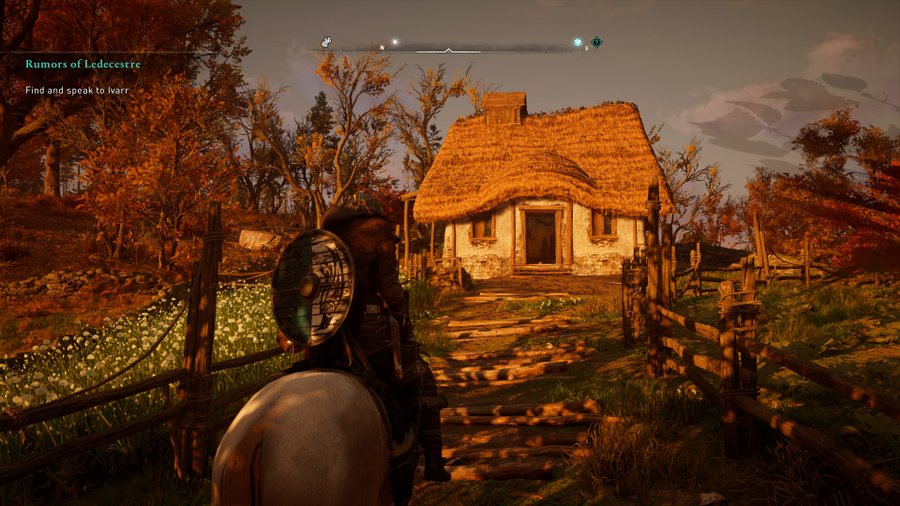Select the glowing blue marker on the compass
The height and width of the screenshot is (506, 900).
578,43
